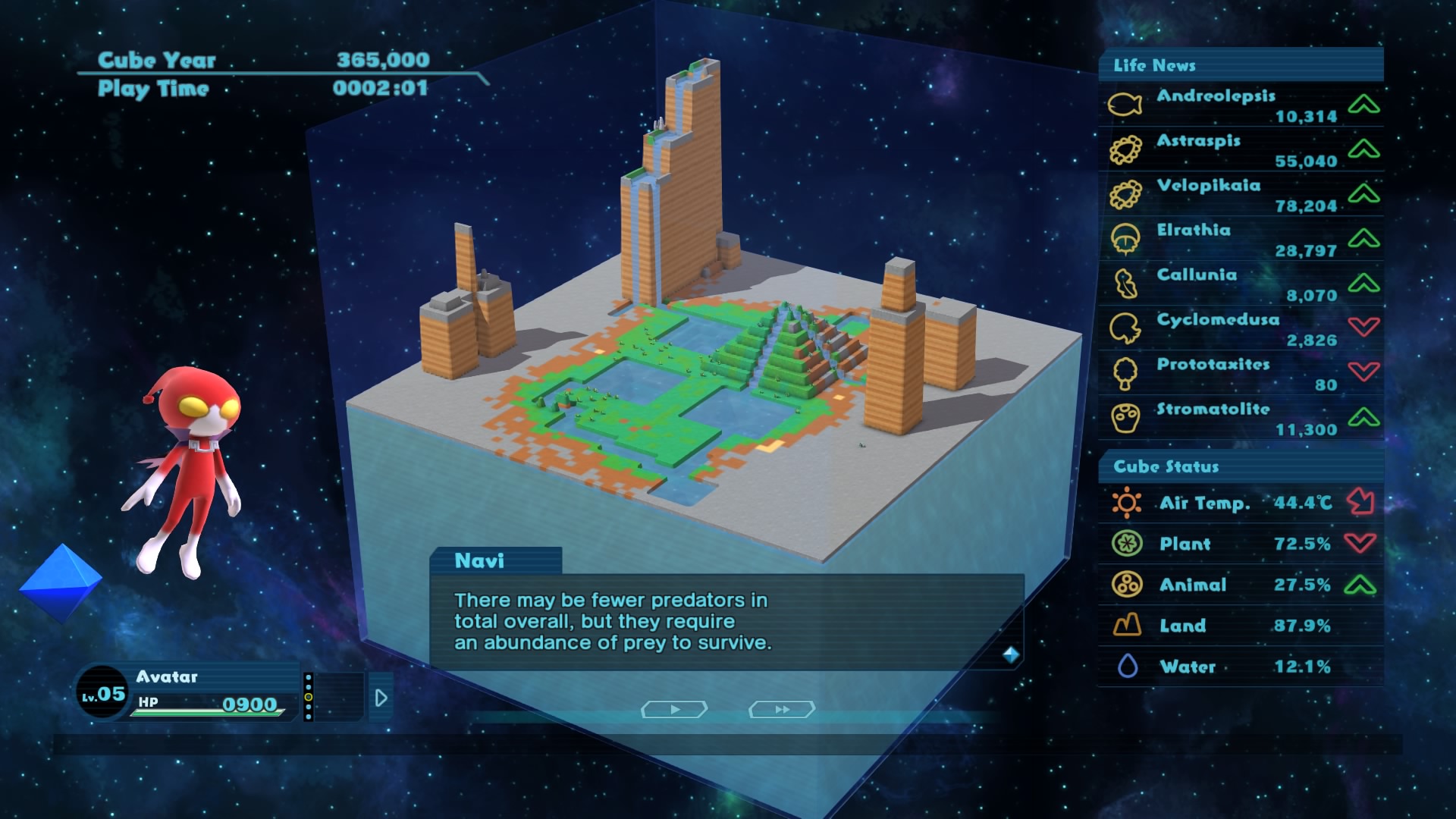
Task: Advance Navi's dialogue with the blue diamond
Action: pyautogui.click(x=1010, y=654)
